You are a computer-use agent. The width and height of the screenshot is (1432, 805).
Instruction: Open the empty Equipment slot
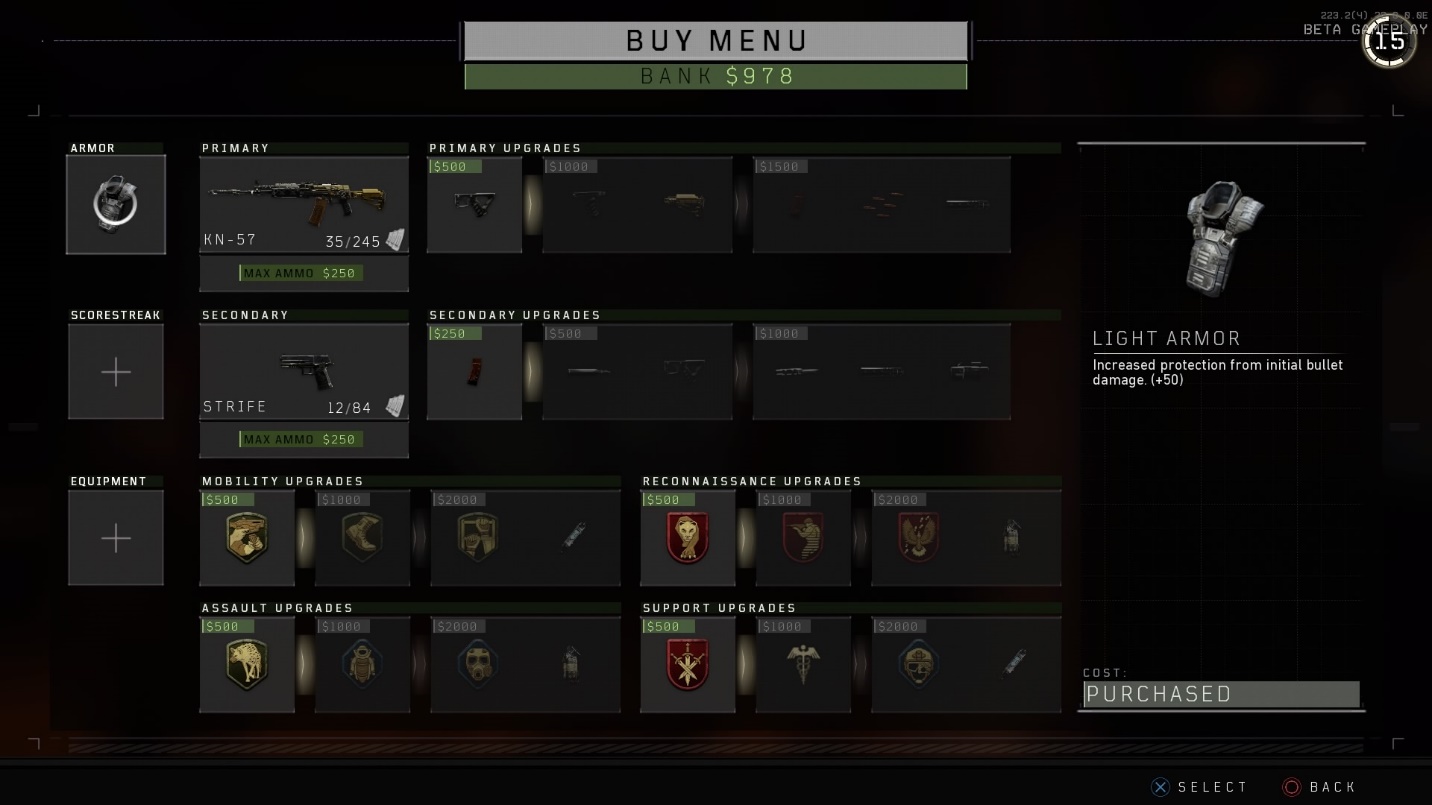[116, 538]
